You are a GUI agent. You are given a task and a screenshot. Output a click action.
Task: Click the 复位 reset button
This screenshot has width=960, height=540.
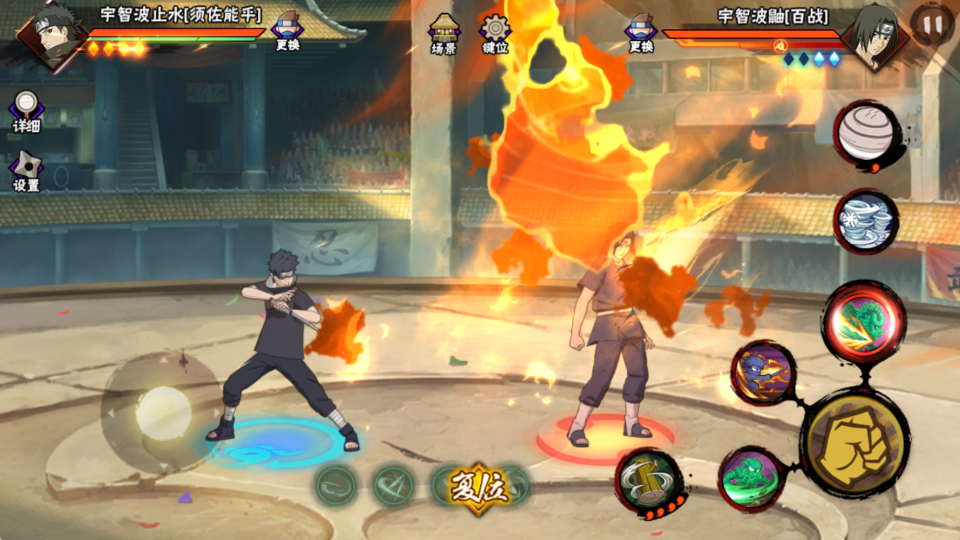pyautogui.click(x=479, y=486)
